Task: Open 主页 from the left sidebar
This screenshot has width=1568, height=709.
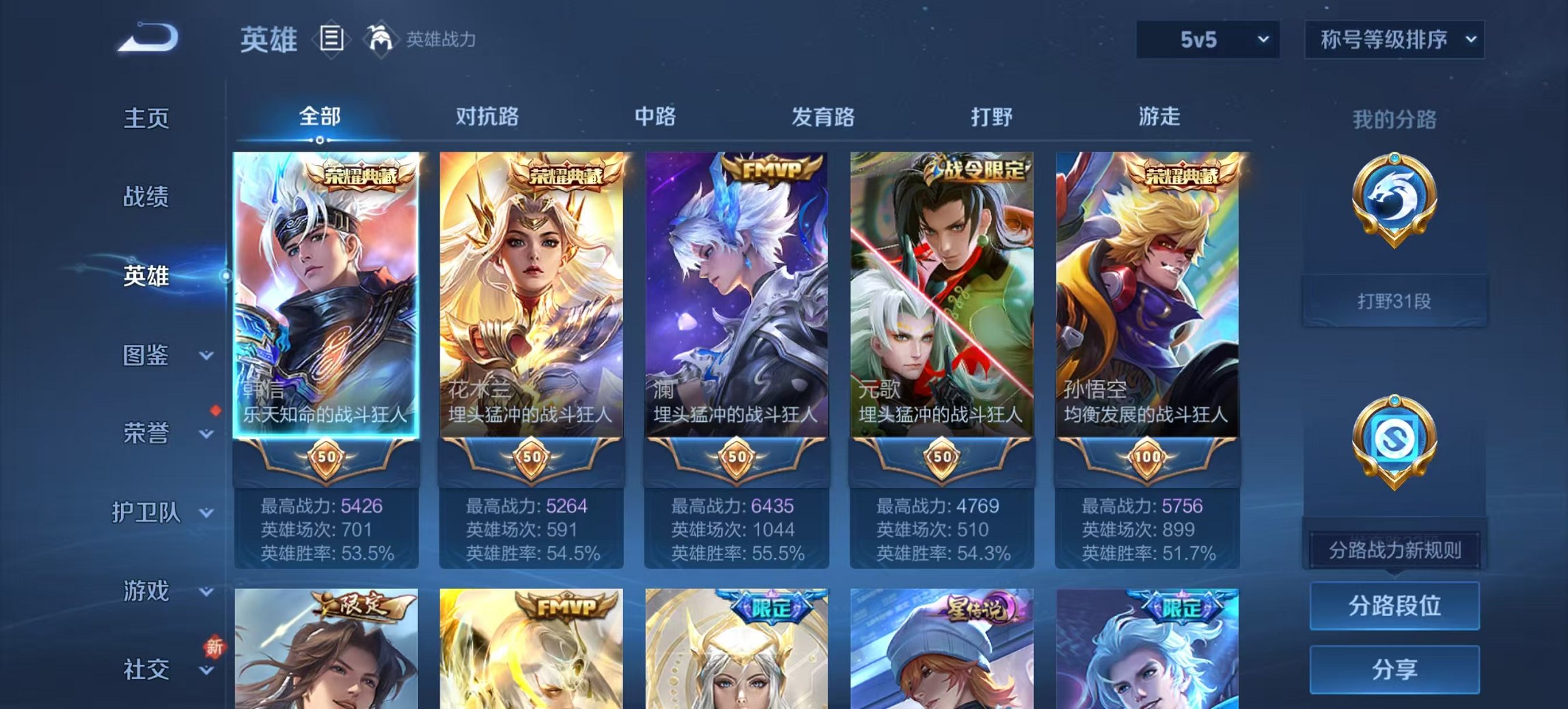Action: (146, 118)
